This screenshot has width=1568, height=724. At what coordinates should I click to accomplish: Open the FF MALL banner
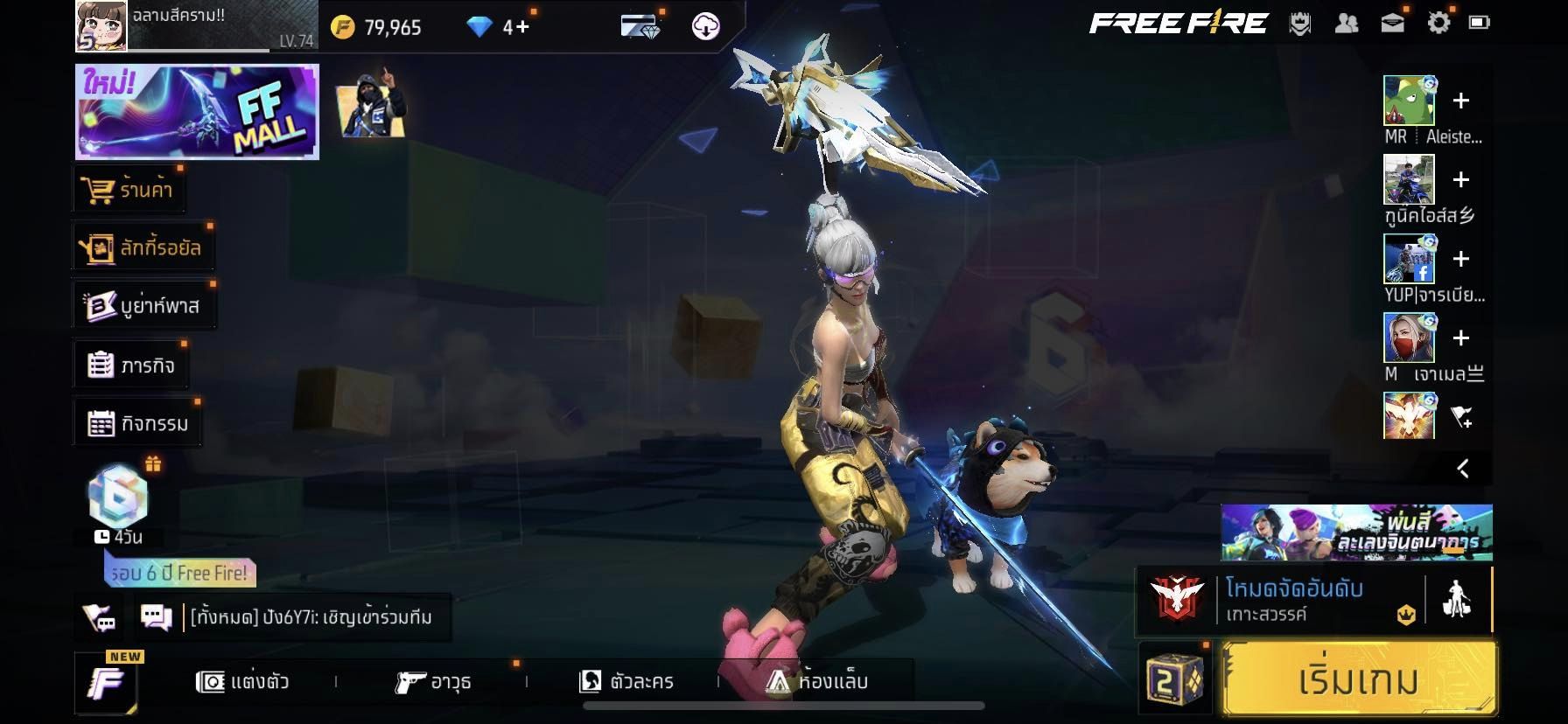click(x=197, y=112)
